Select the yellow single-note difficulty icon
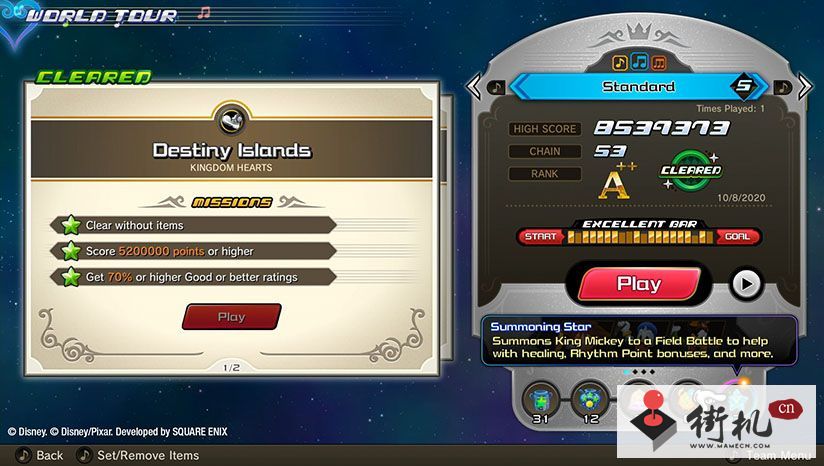 point(620,62)
